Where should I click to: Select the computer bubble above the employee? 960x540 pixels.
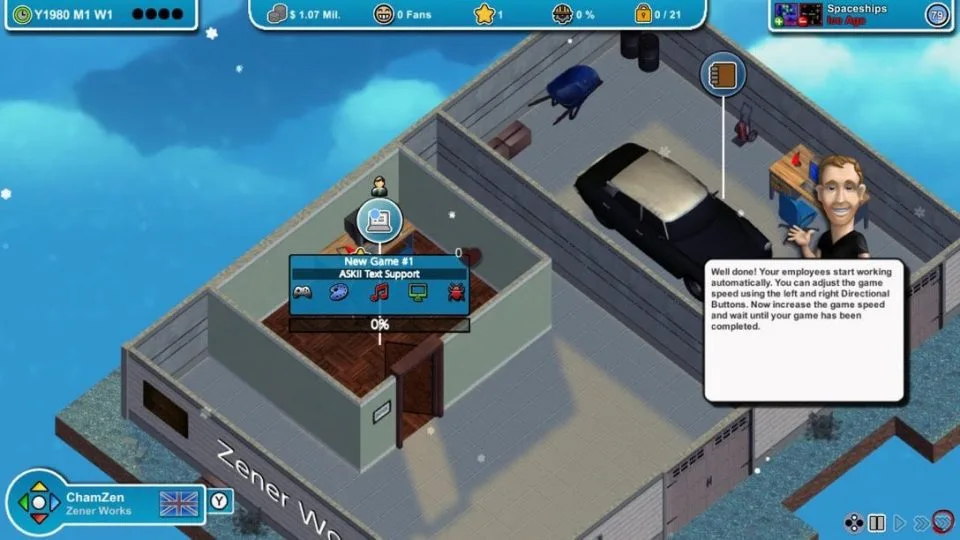click(x=379, y=219)
